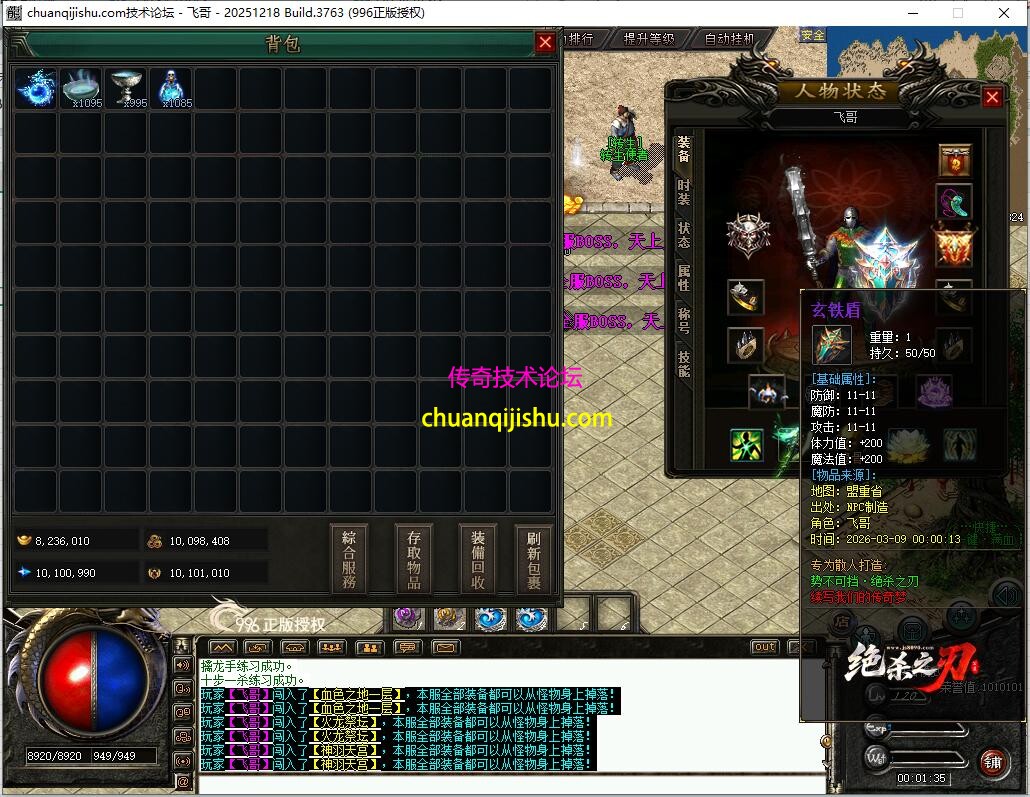Close the 人物状态 character panel
Viewport: 1030px width, 797px height.
[x=992, y=97]
